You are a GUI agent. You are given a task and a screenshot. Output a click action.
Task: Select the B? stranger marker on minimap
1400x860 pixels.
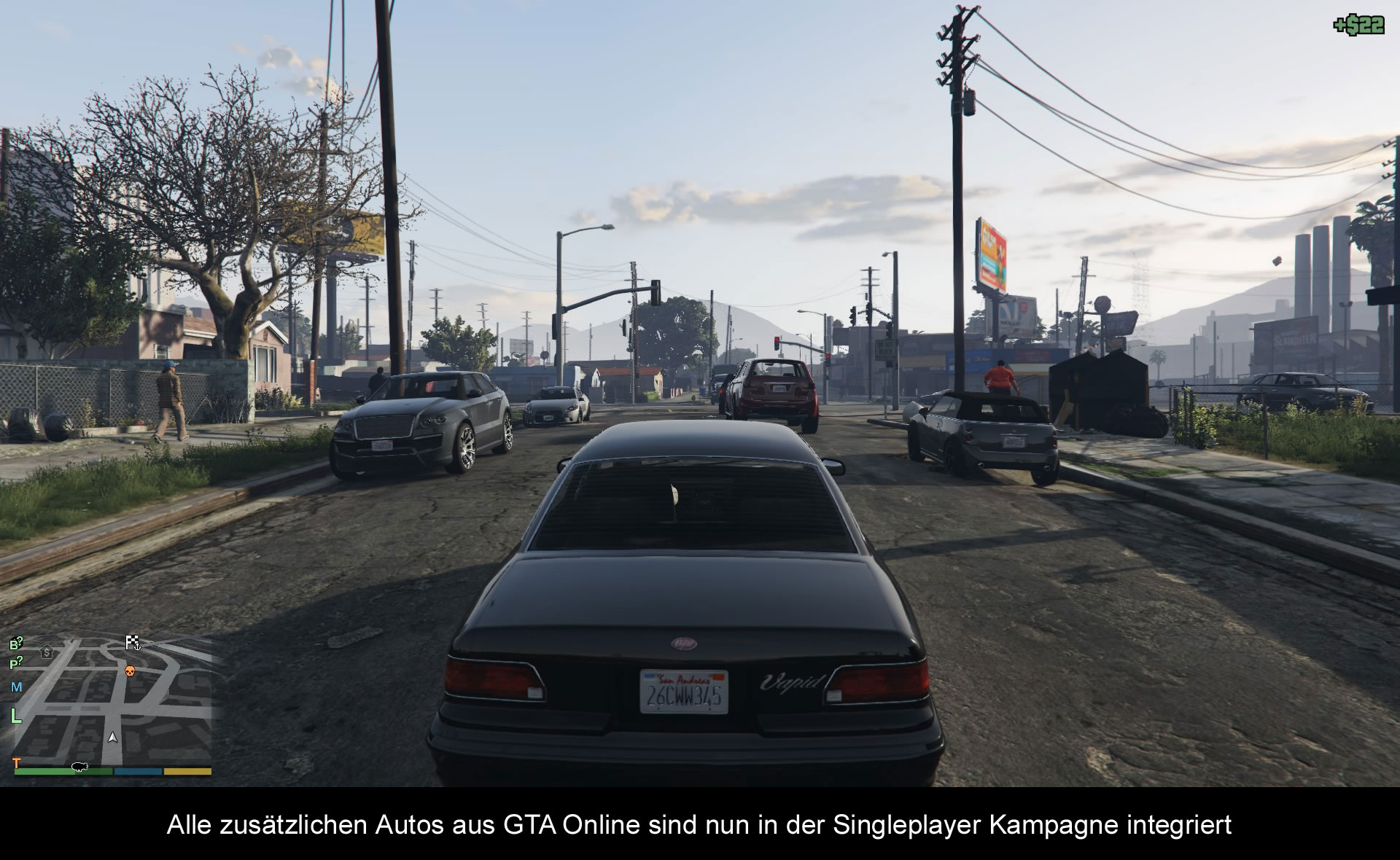click(x=16, y=644)
